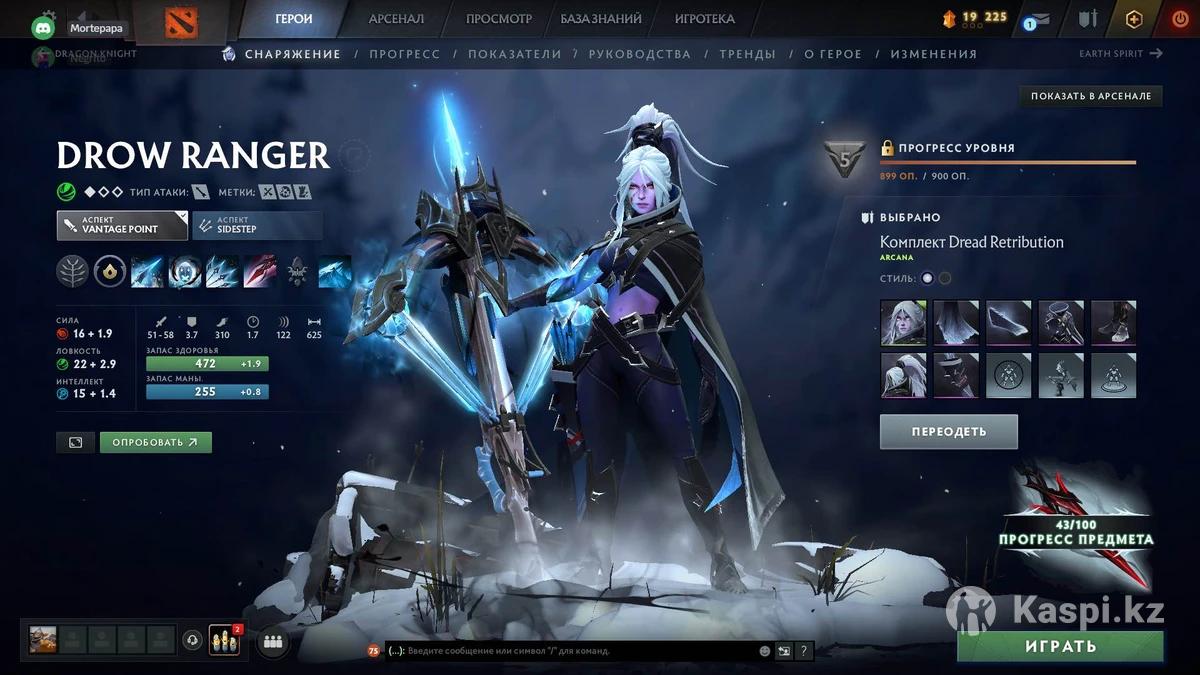Try the hero with ОПРОБОВАТЬ button
Image resolution: width=1200 pixels, height=675 pixels.
tap(155, 442)
